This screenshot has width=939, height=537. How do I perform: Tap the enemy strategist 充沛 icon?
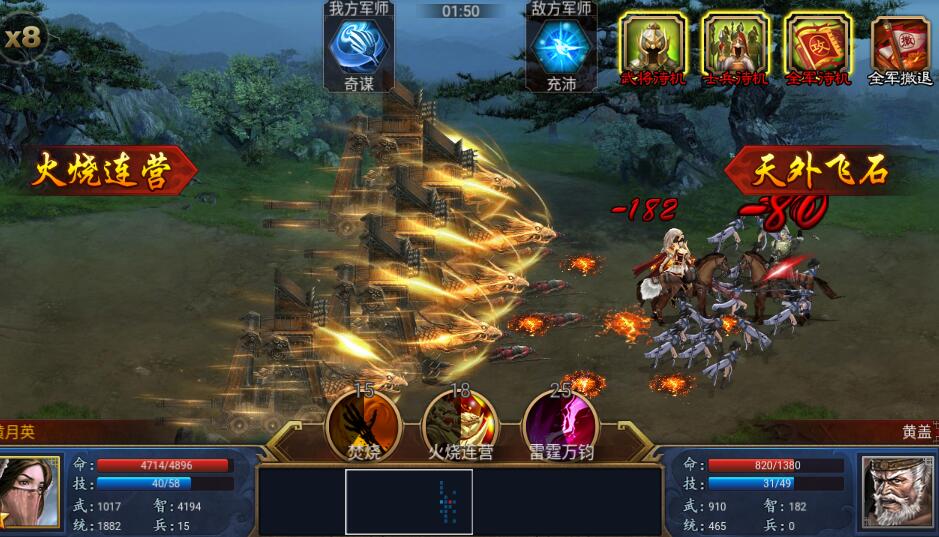click(x=560, y=48)
